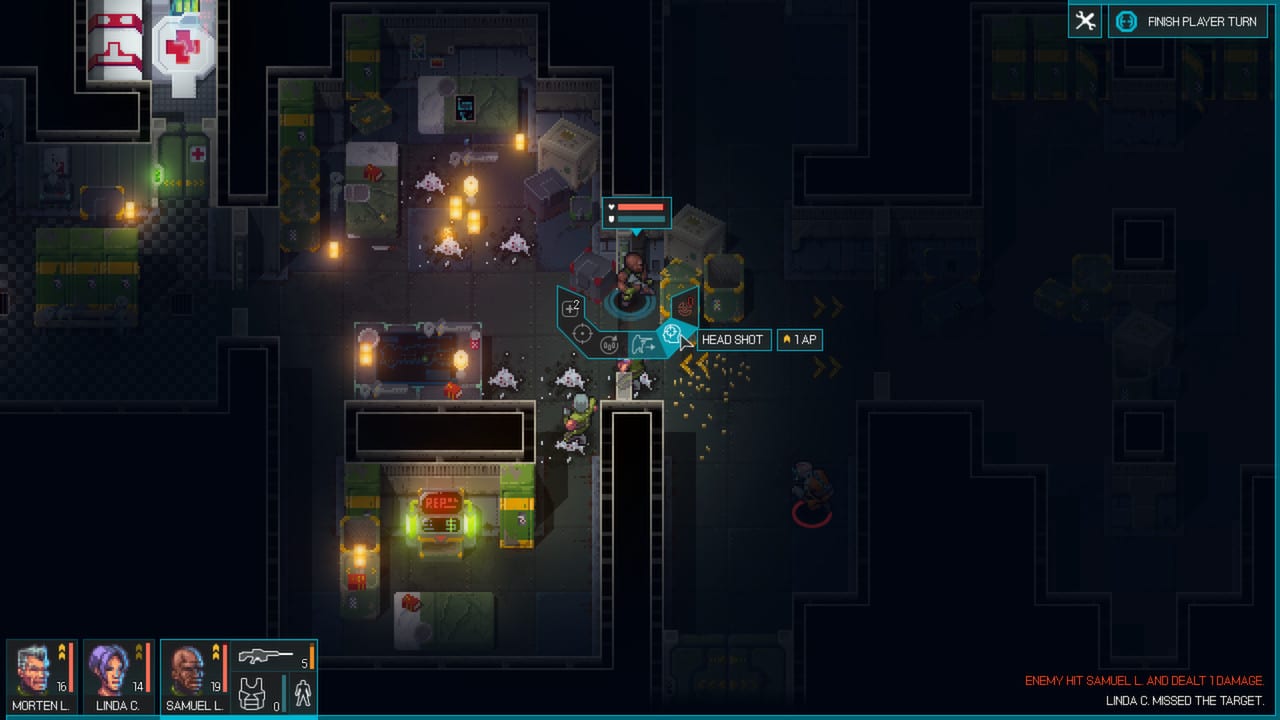Select the Head Shot ability icon
This screenshot has width=1280, height=720.
click(671, 332)
